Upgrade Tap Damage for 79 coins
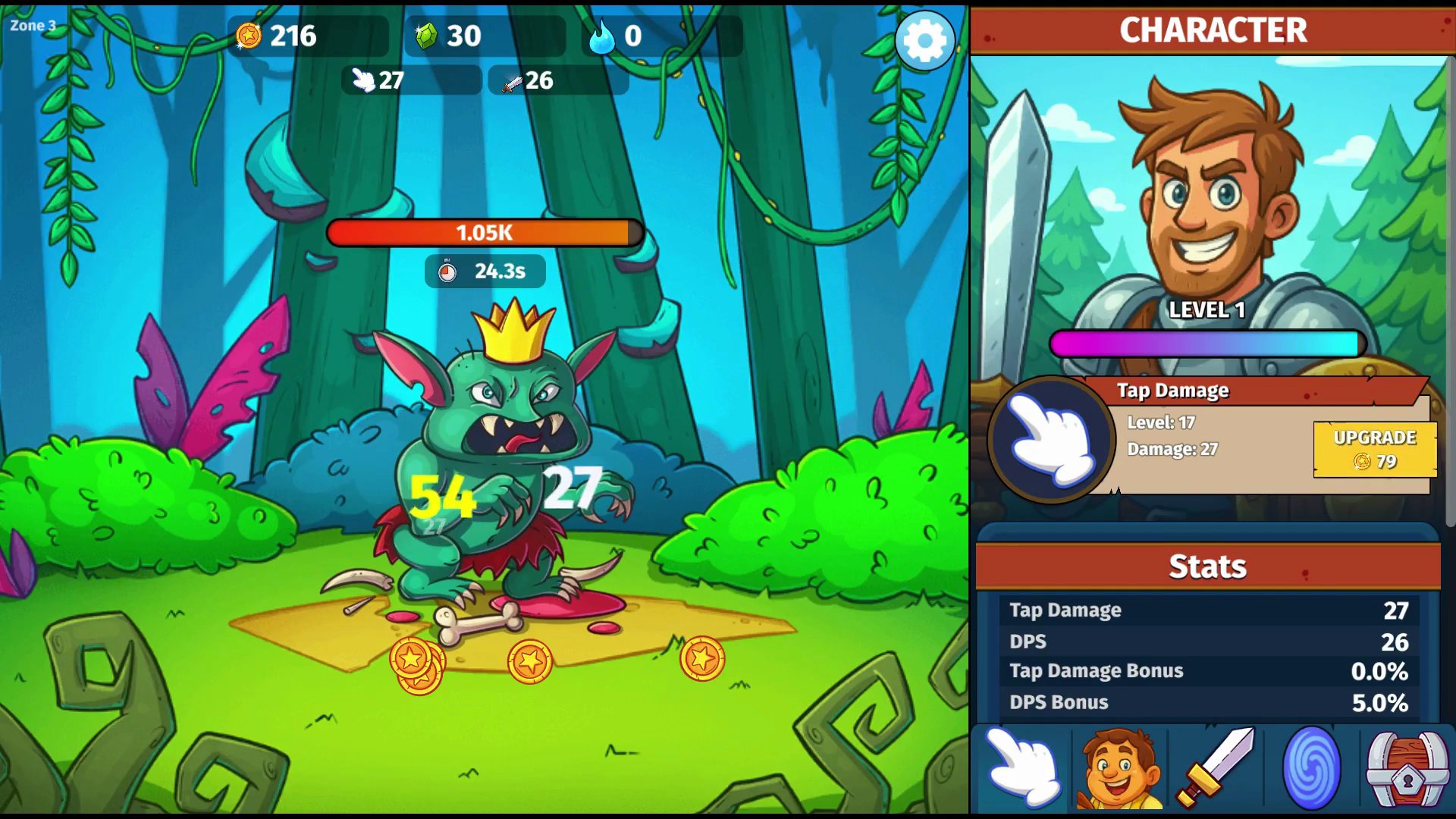Viewport: 1456px width, 819px height. click(x=1374, y=449)
